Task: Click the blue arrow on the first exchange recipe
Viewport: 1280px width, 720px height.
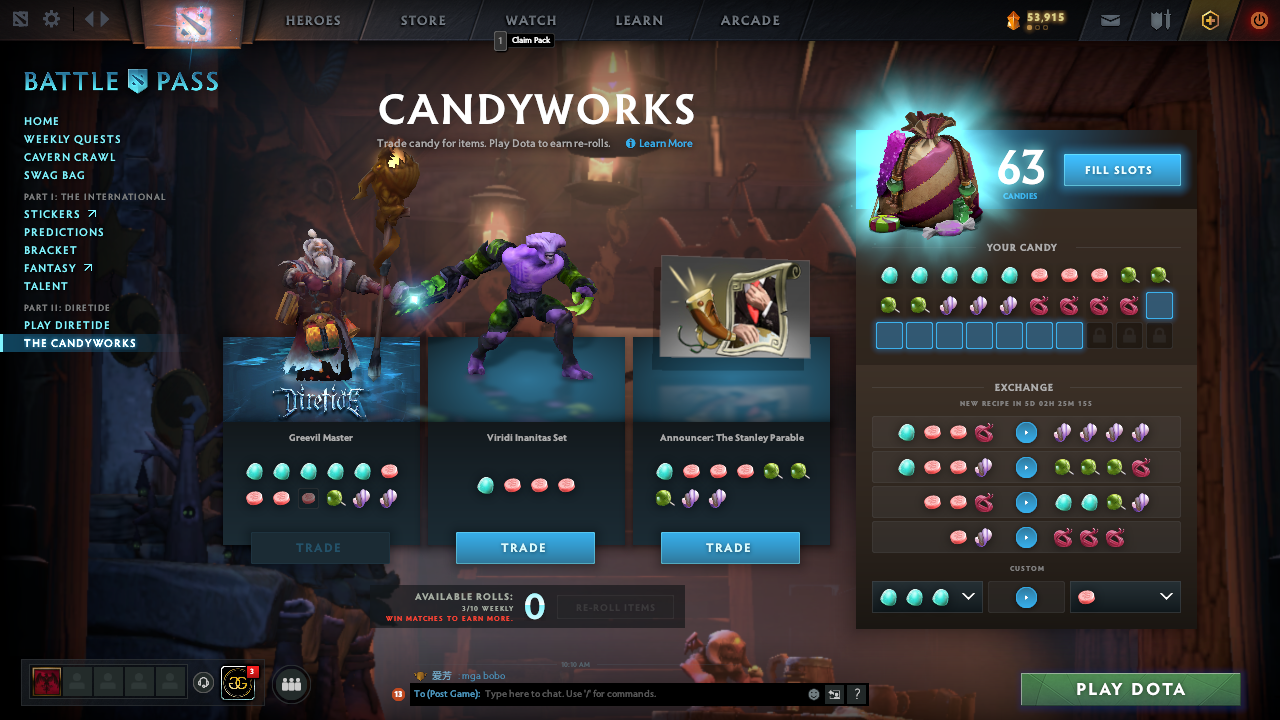Action: click(x=1026, y=432)
